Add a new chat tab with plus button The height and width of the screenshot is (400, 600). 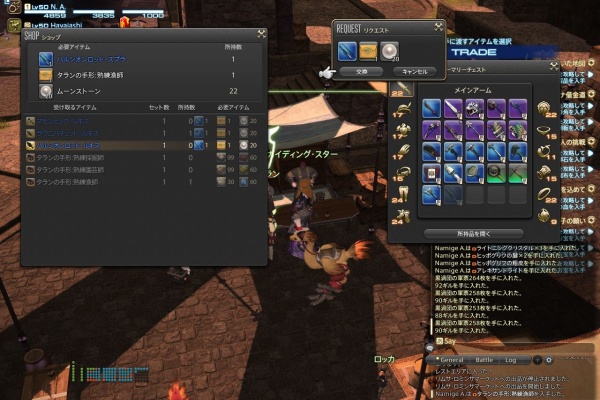coord(537,358)
